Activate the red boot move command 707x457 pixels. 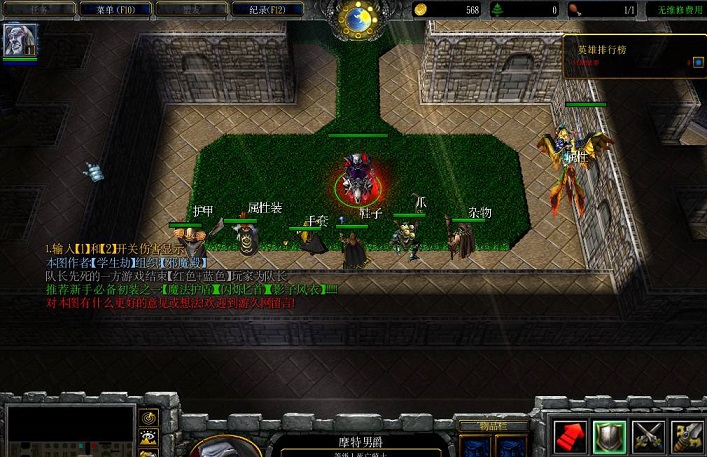569,434
